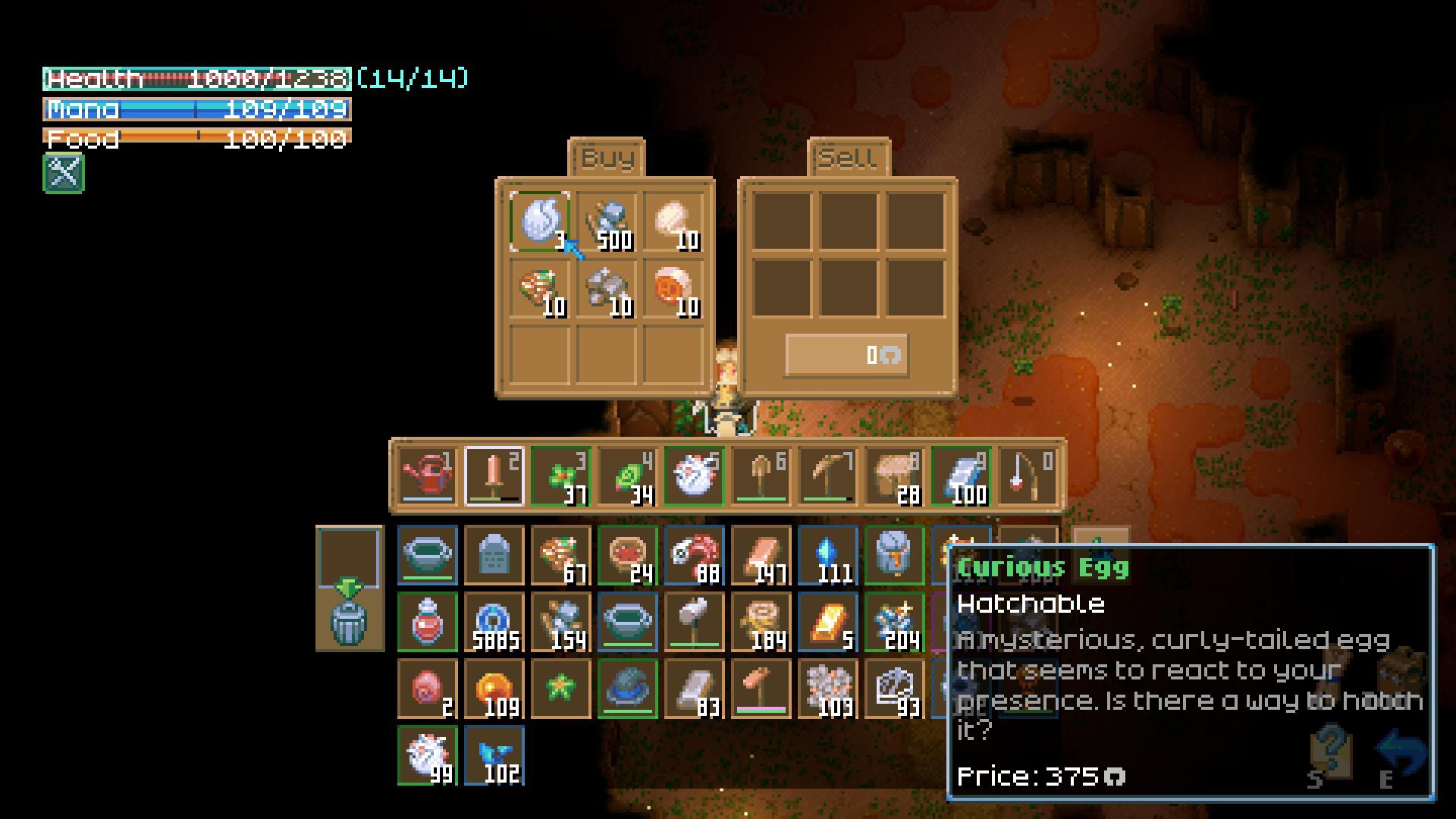The image size is (1456, 819).
Task: Select the merchant item stacked at 500
Action: (607, 221)
